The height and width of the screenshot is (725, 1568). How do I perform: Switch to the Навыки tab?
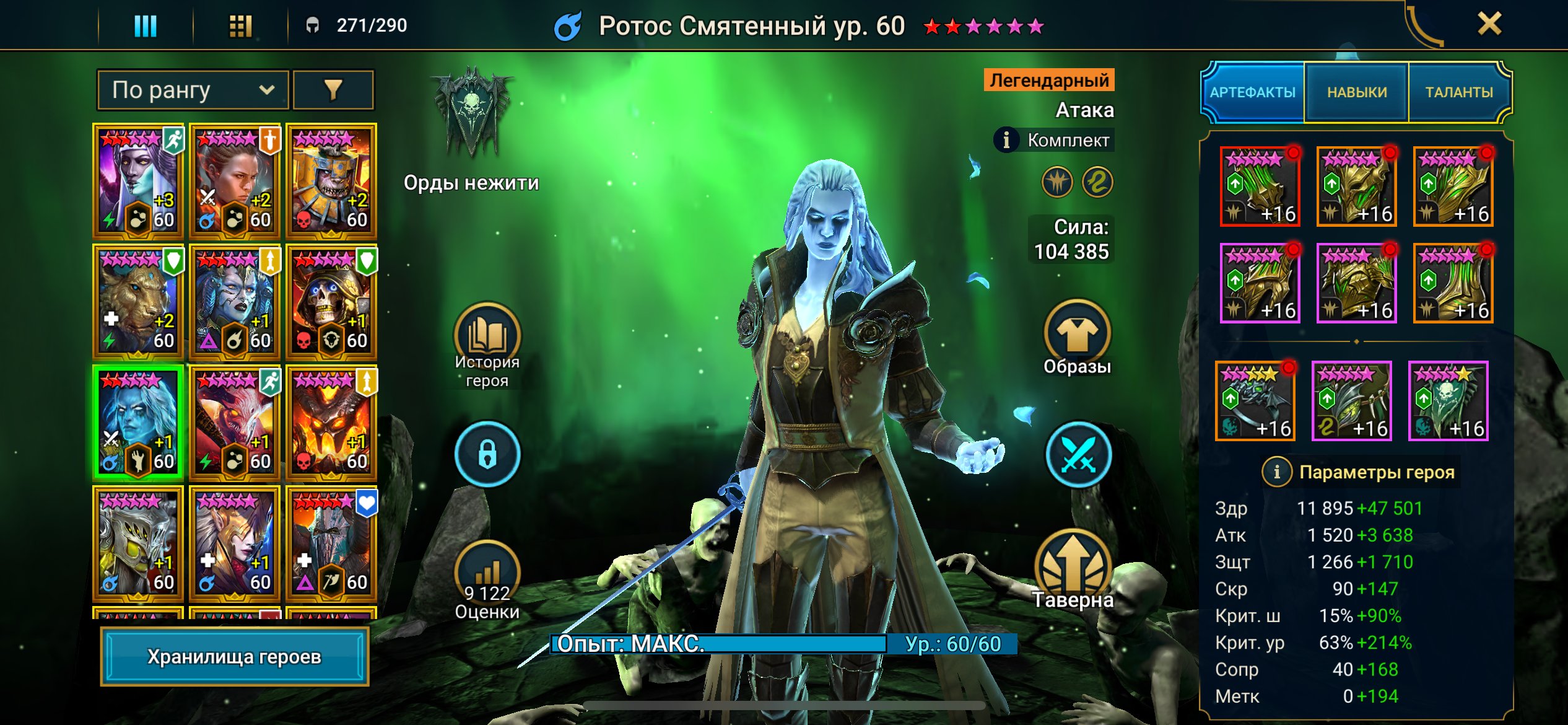point(1356,92)
